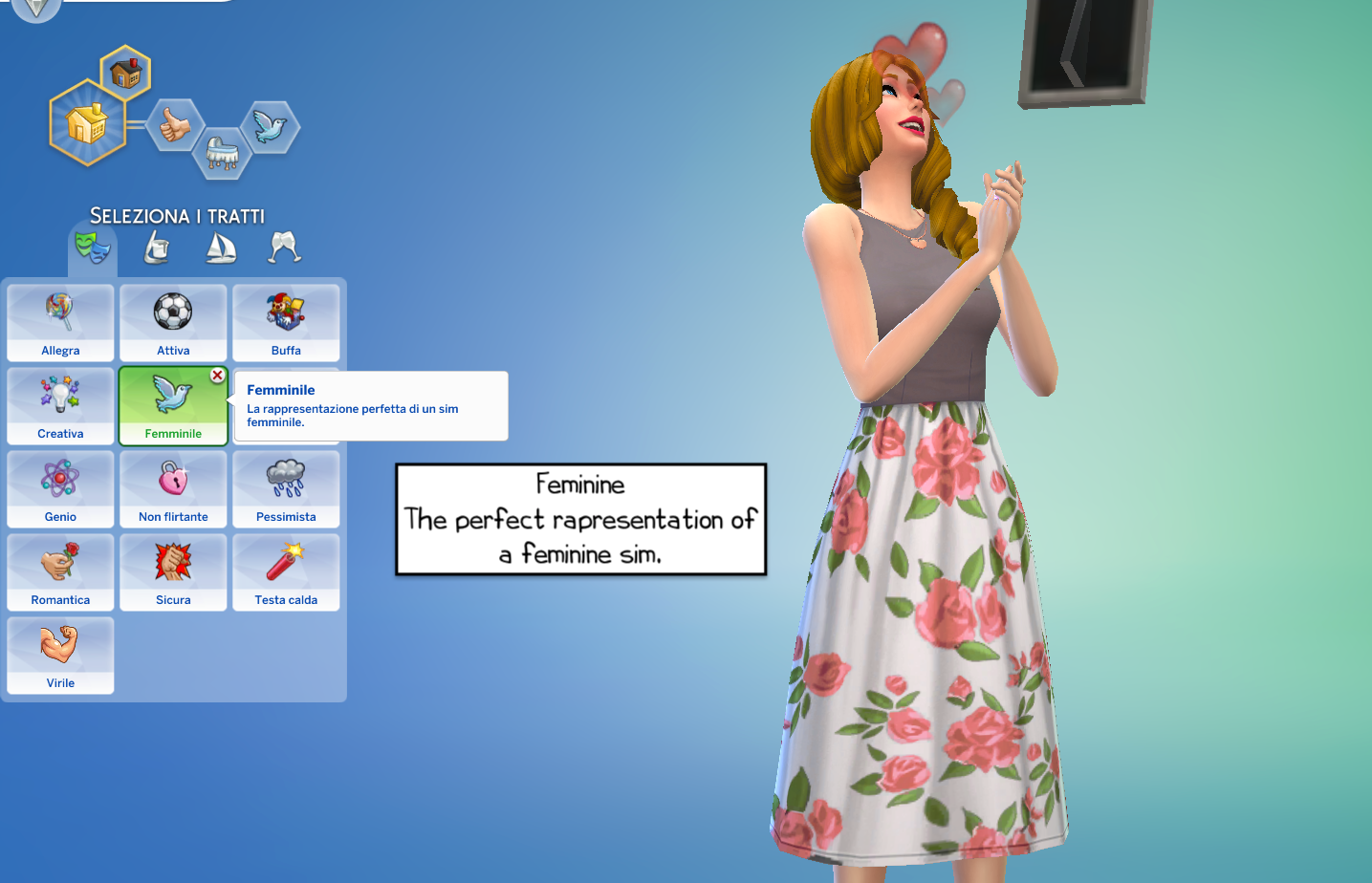This screenshot has height=883, width=1372.
Task: Select the Testa calda magic wand trait
Action: coord(286,571)
